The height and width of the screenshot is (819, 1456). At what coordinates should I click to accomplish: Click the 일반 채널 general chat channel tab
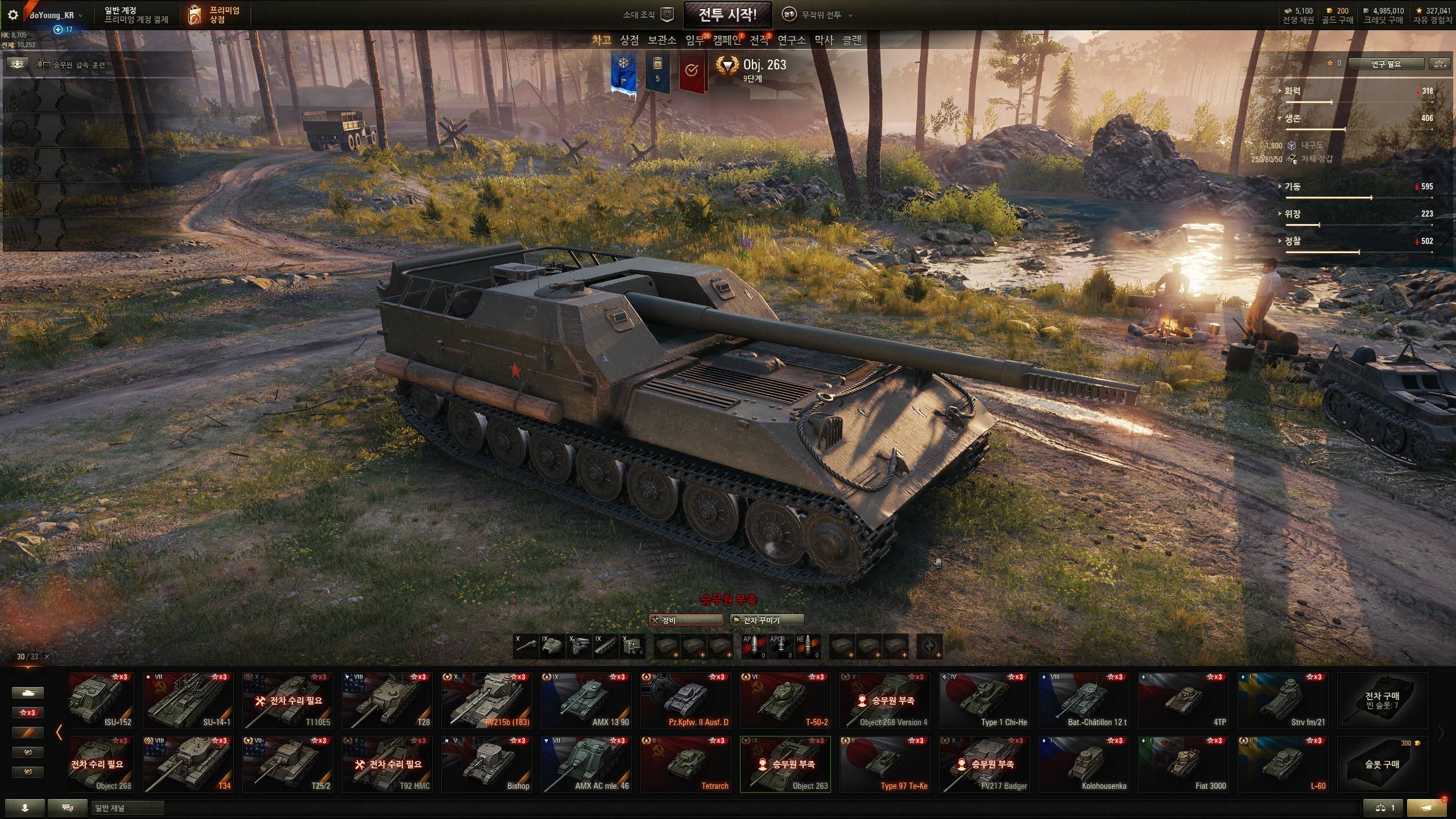pos(127,808)
